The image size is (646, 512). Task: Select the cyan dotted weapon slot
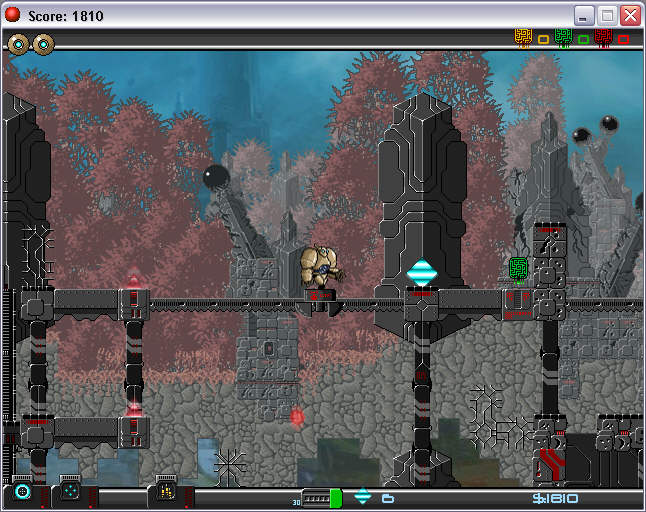[x=70, y=492]
